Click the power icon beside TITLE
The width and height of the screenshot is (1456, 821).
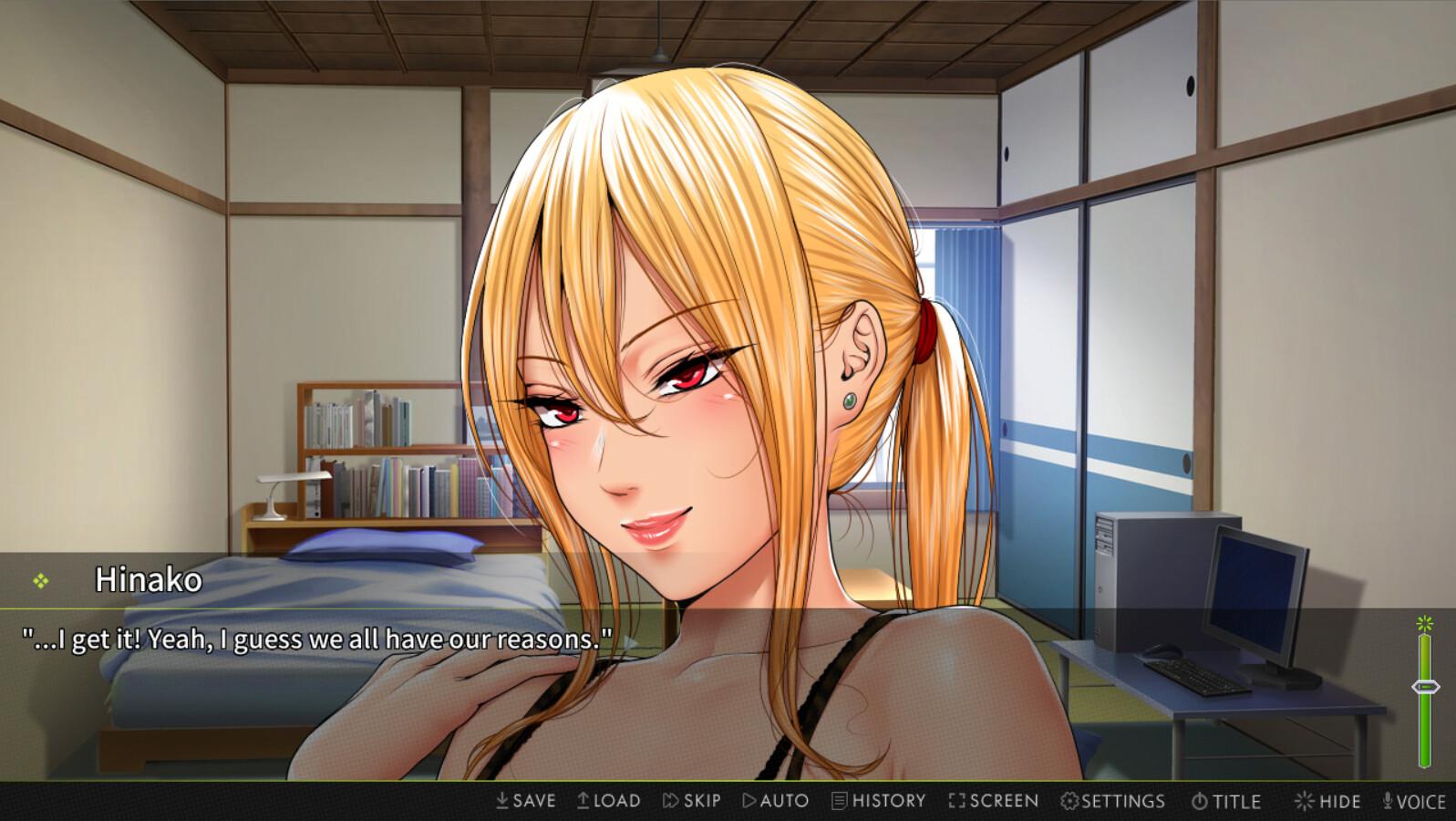tap(1200, 800)
